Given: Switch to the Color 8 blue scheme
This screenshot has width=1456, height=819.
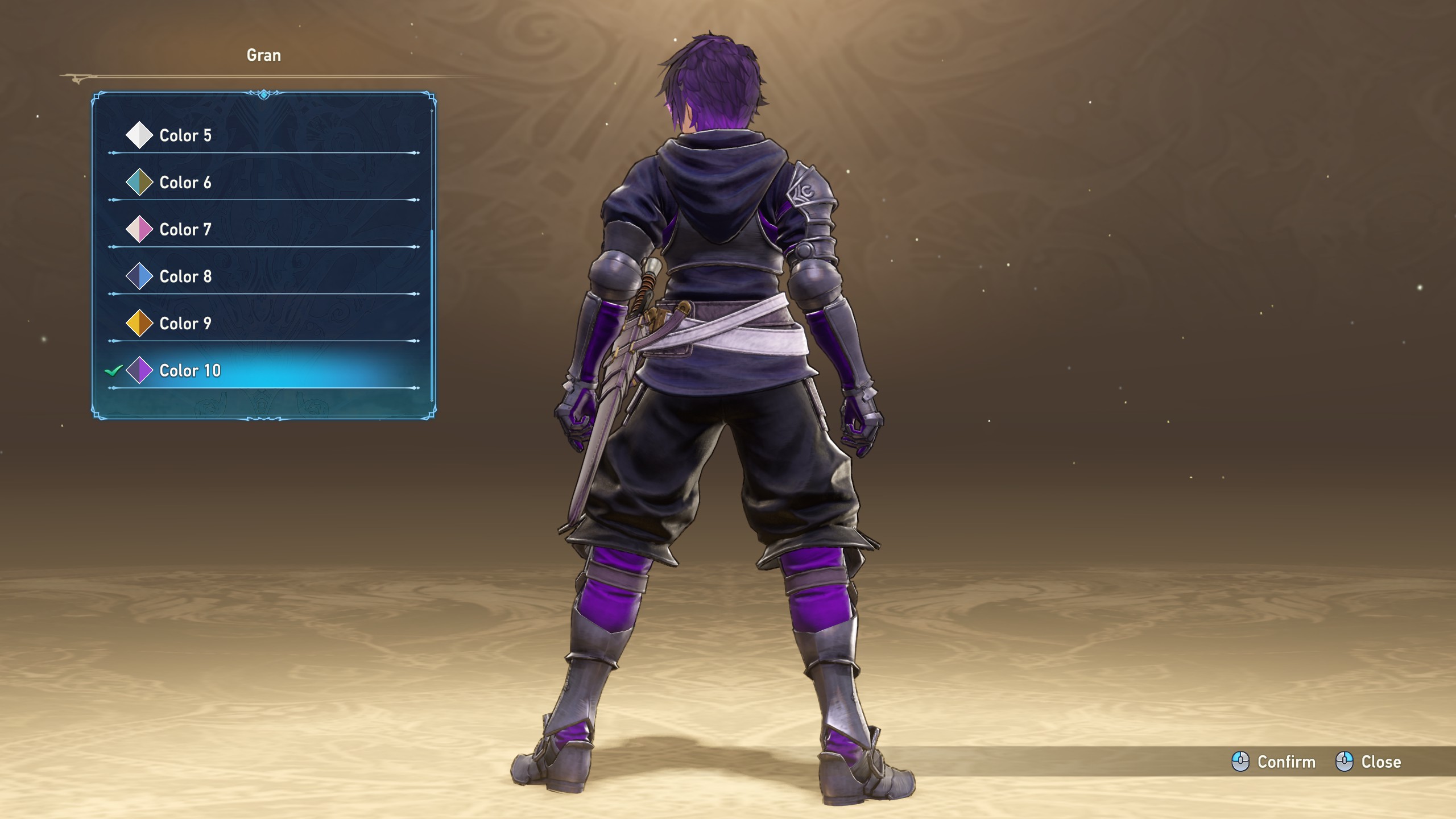Looking at the screenshot, I should 185,277.
